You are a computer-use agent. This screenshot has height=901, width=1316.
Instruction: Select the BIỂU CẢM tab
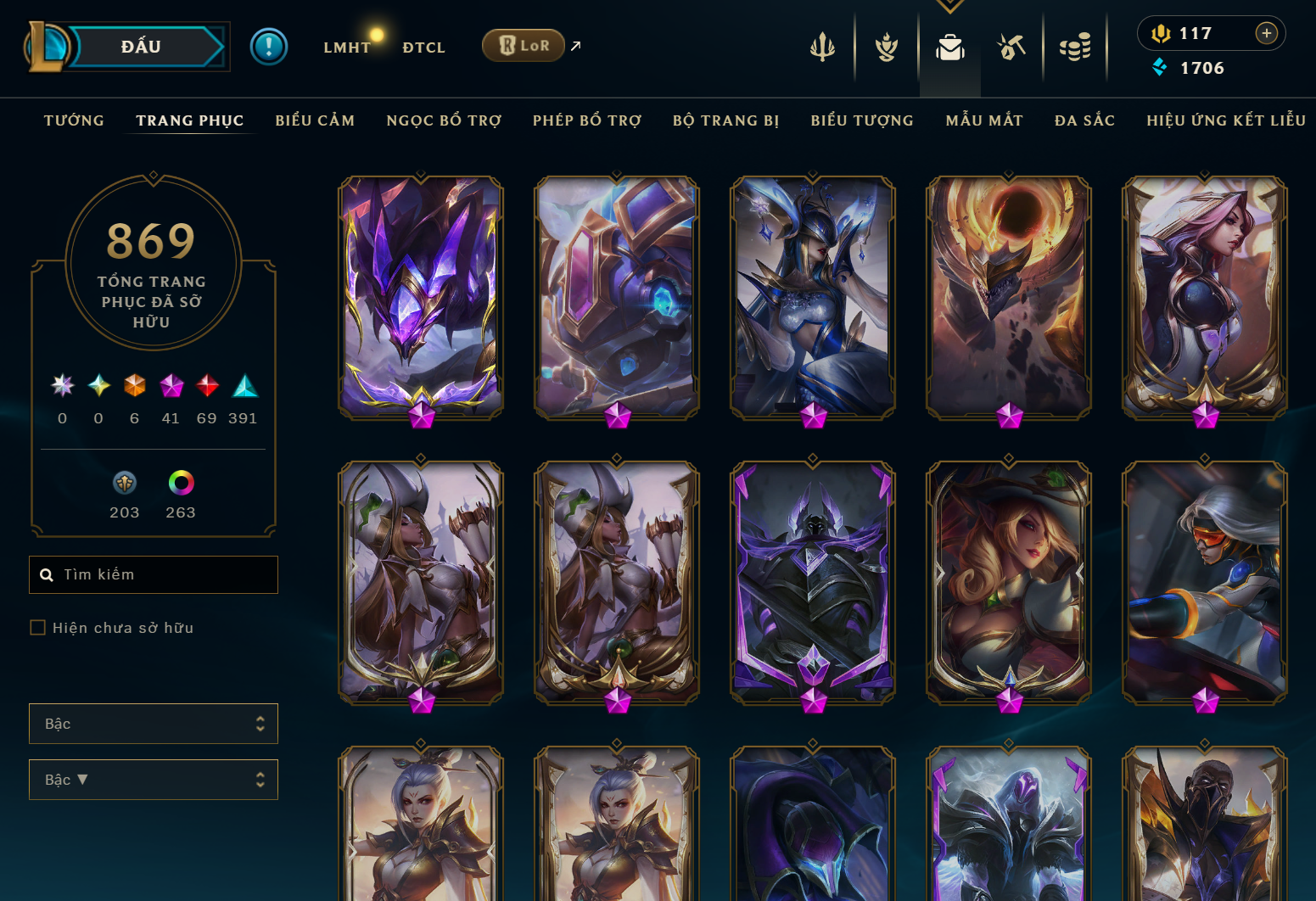click(x=315, y=120)
